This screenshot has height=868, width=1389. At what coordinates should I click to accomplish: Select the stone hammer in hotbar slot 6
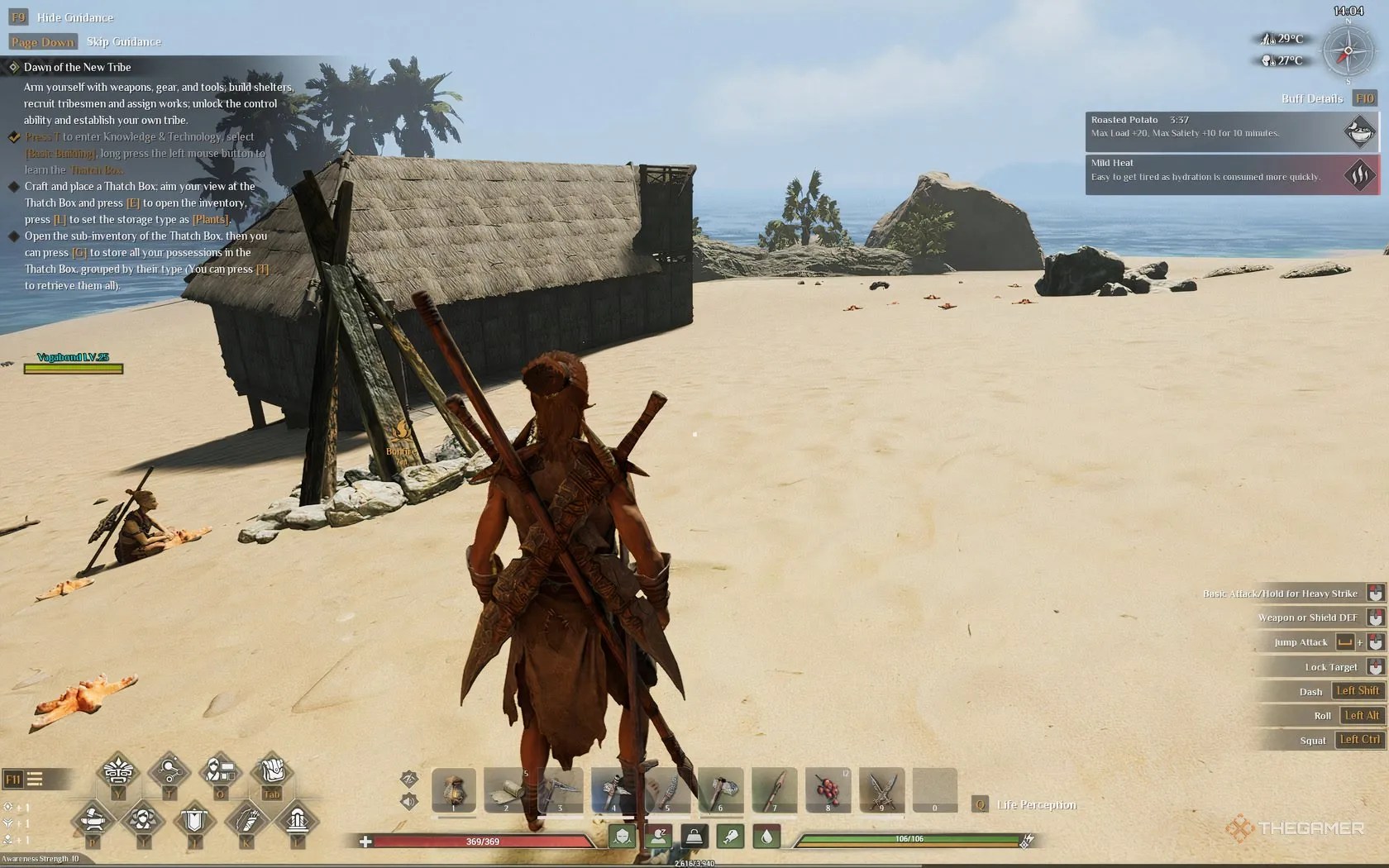[x=719, y=789]
